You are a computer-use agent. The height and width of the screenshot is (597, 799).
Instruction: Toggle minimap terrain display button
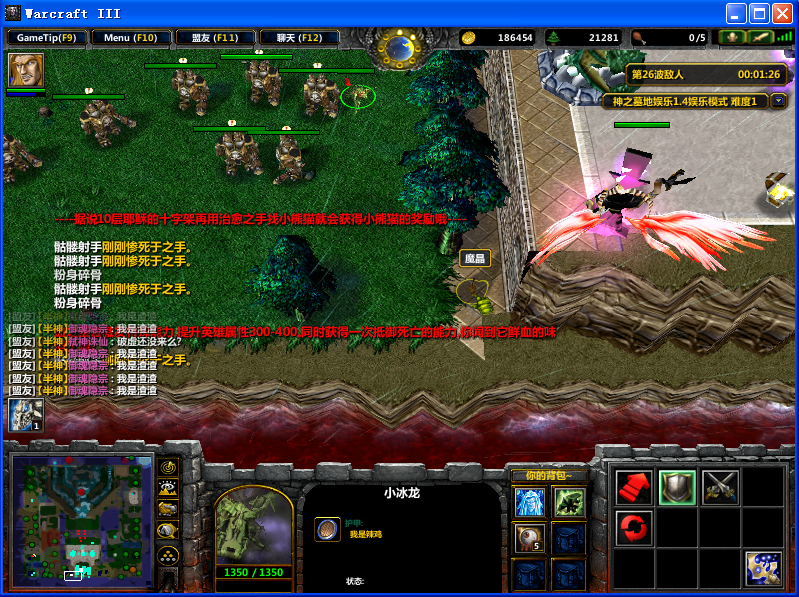click(169, 488)
